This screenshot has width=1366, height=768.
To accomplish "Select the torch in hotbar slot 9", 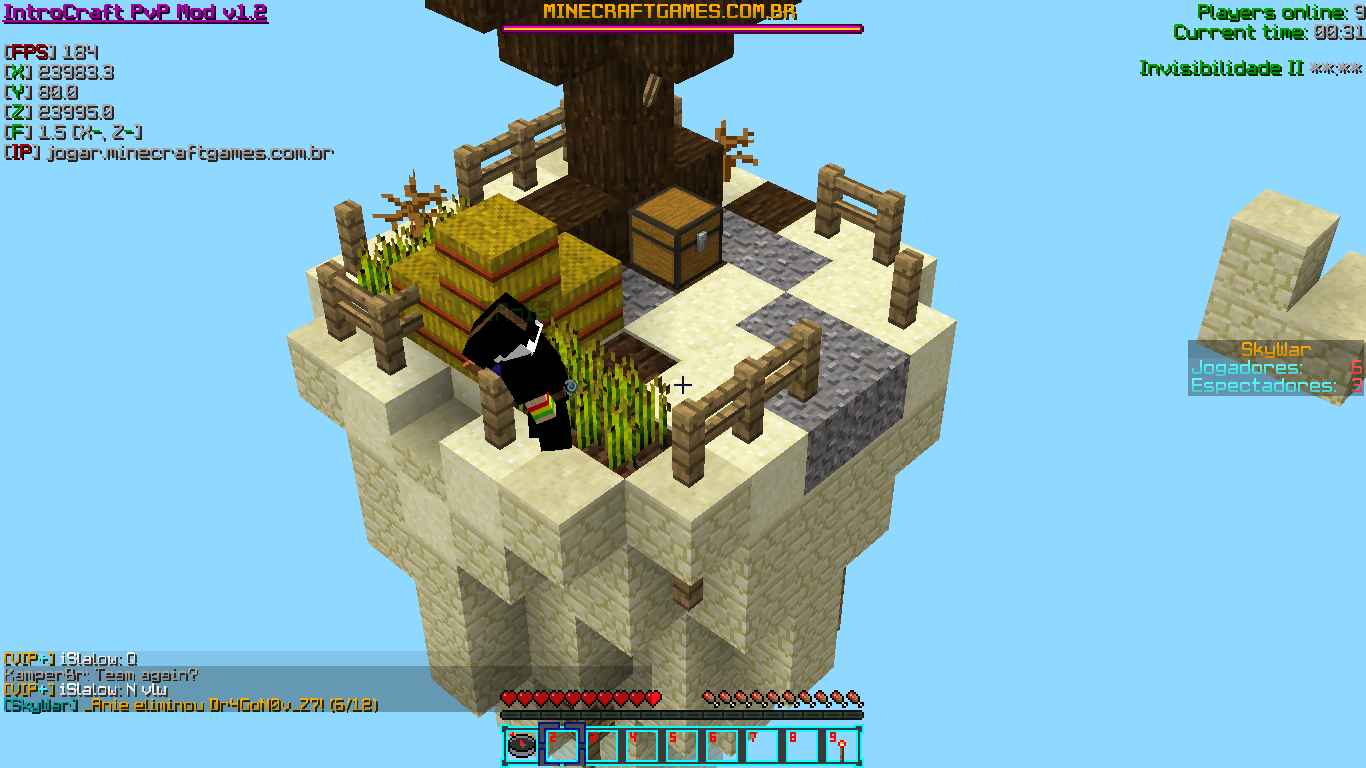I will pyautogui.click(x=841, y=745).
